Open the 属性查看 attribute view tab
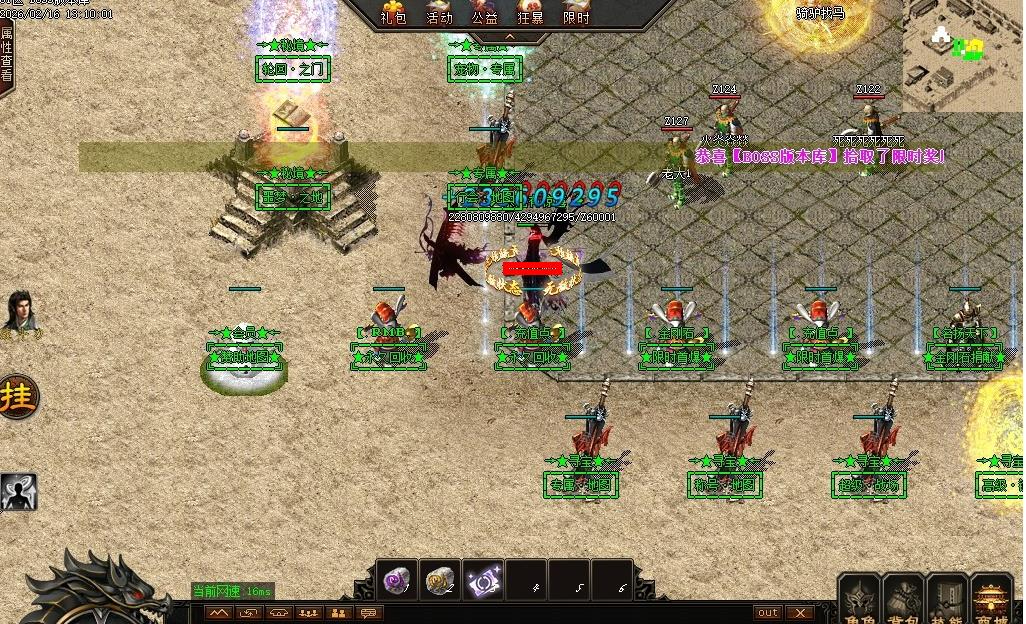The image size is (1026, 624). pos(7,55)
